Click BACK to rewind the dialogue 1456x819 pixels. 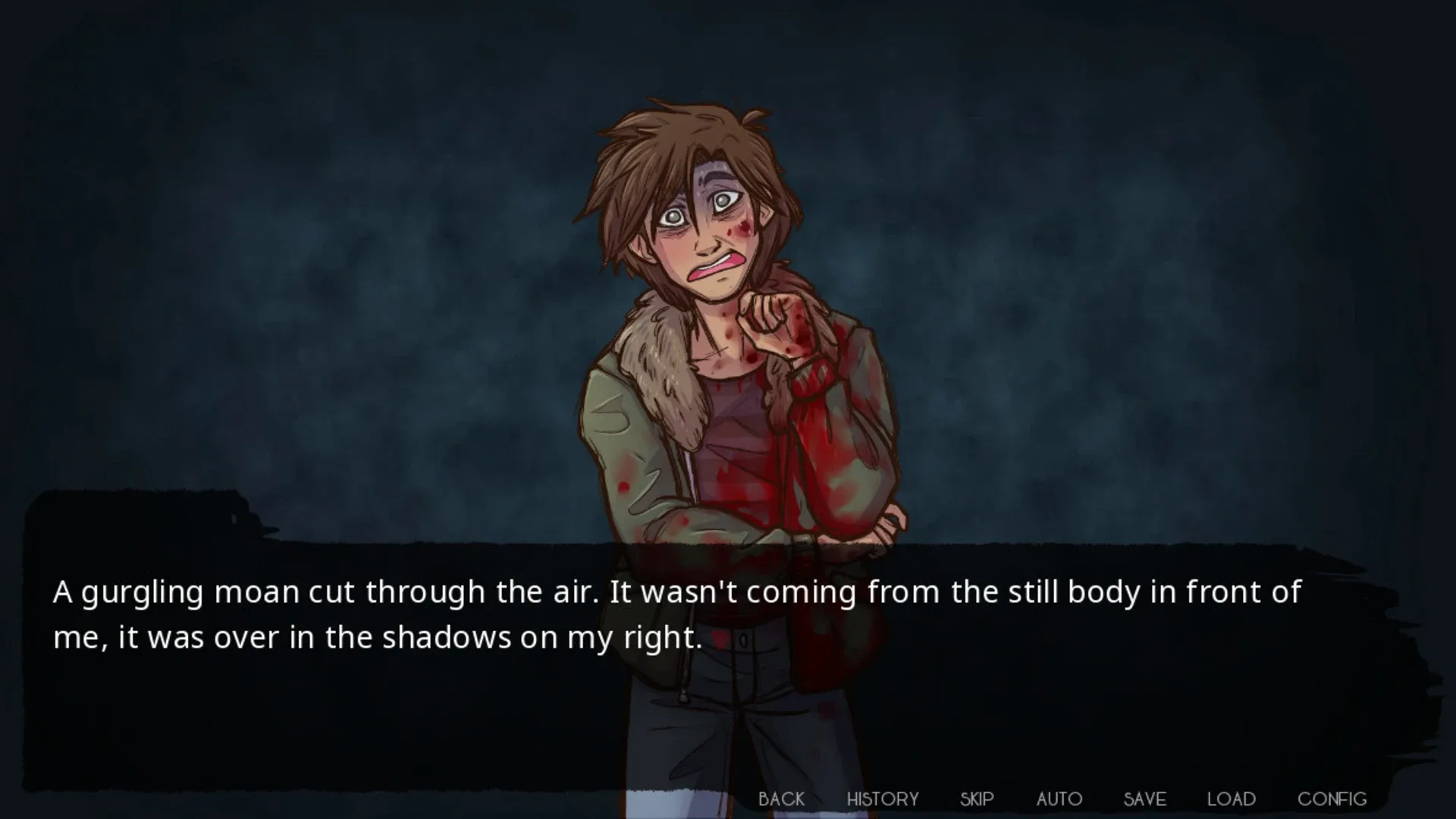point(783,799)
